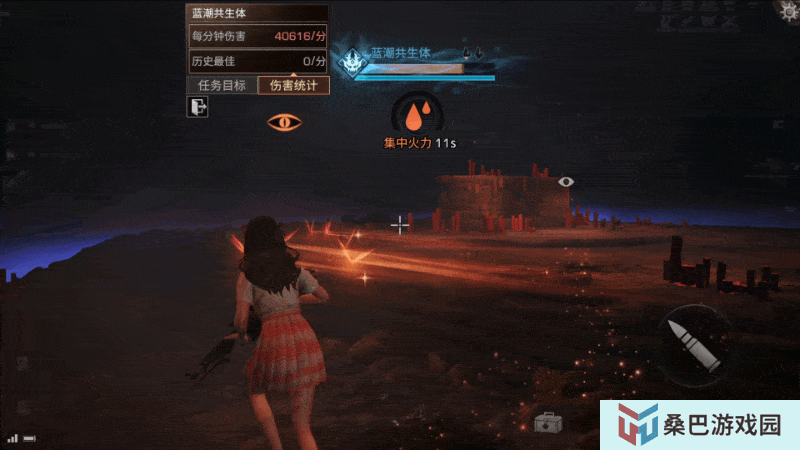Viewport: 800px width, 450px height.
Task: Click the exit door icon
Action: click(197, 108)
